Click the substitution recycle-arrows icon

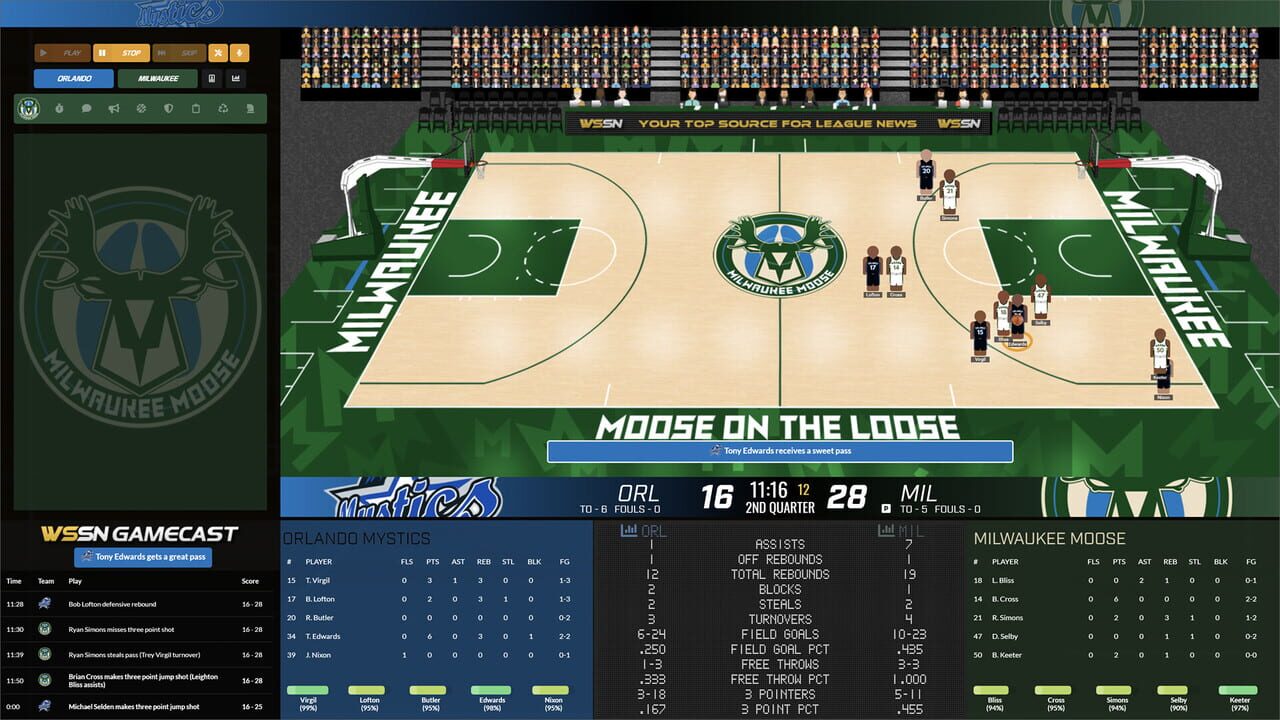coord(224,109)
